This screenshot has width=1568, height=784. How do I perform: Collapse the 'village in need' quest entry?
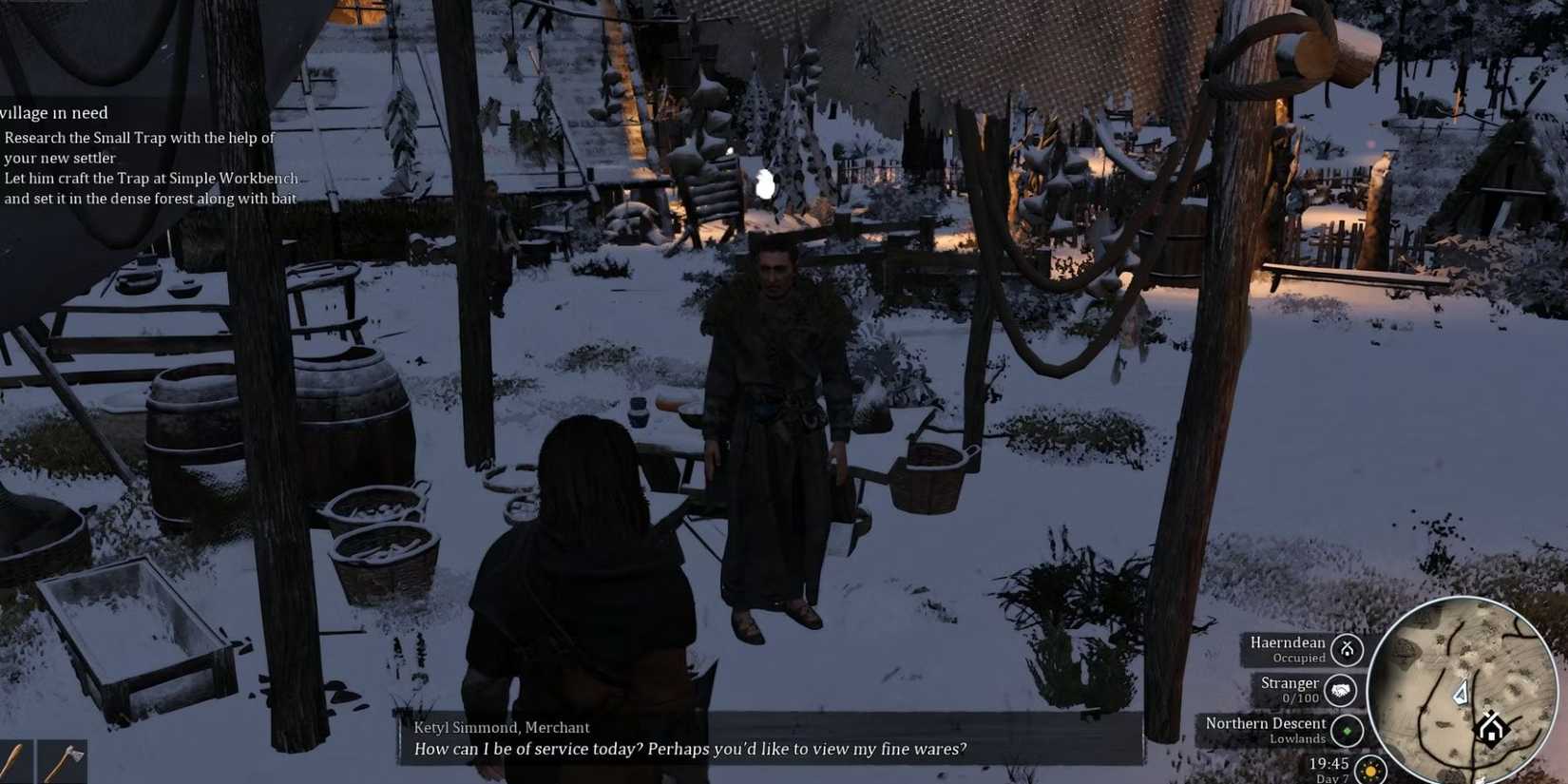click(55, 112)
